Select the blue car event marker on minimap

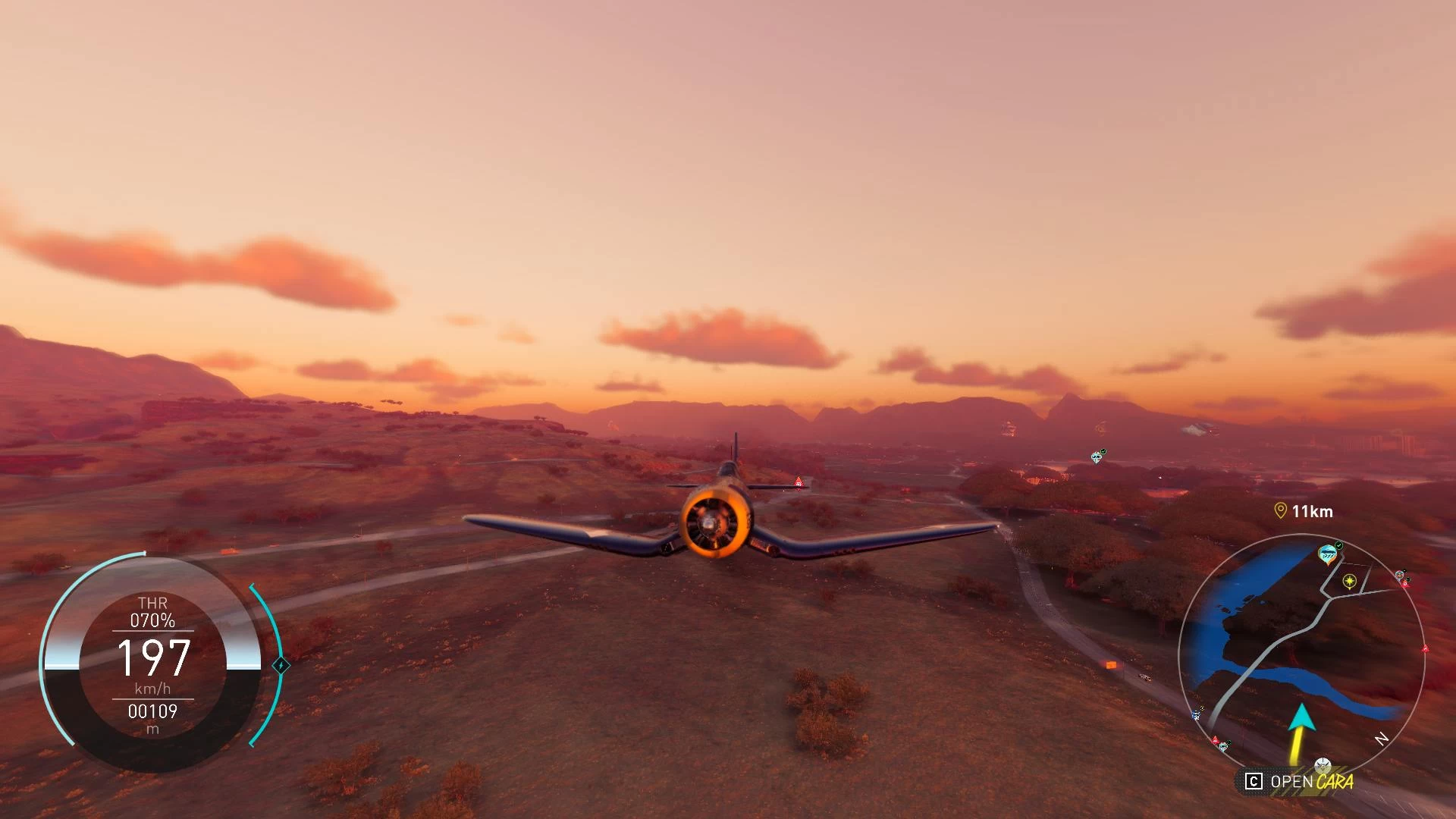1328,554
